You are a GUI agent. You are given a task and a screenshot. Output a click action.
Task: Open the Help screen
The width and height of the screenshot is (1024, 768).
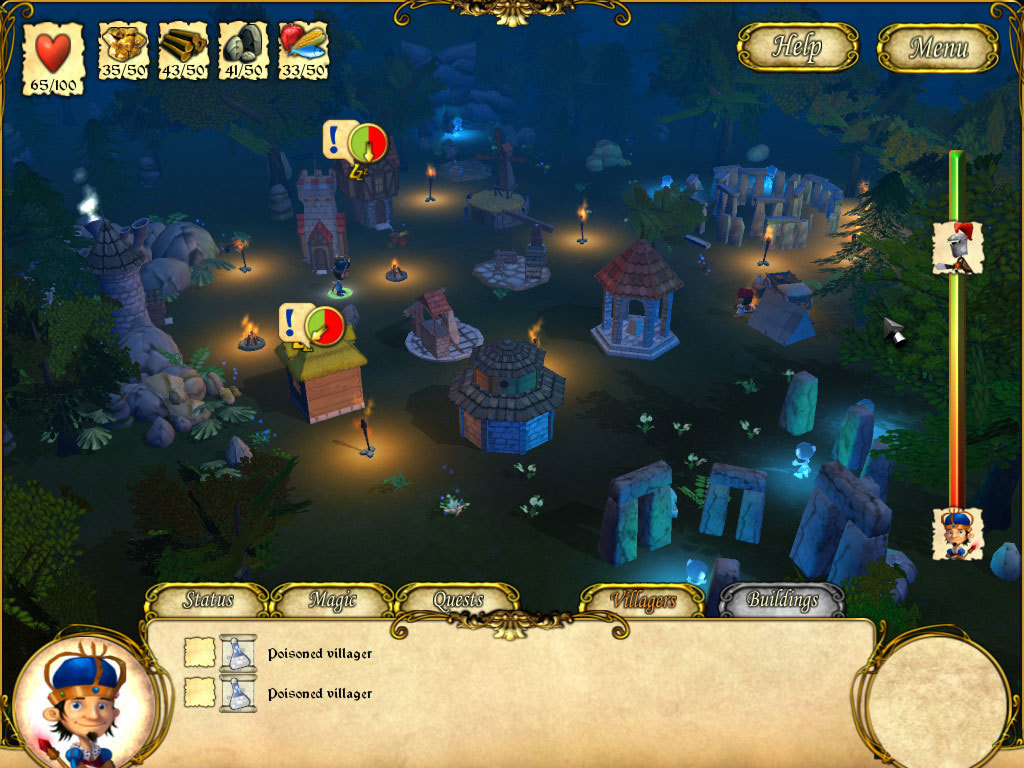(797, 46)
